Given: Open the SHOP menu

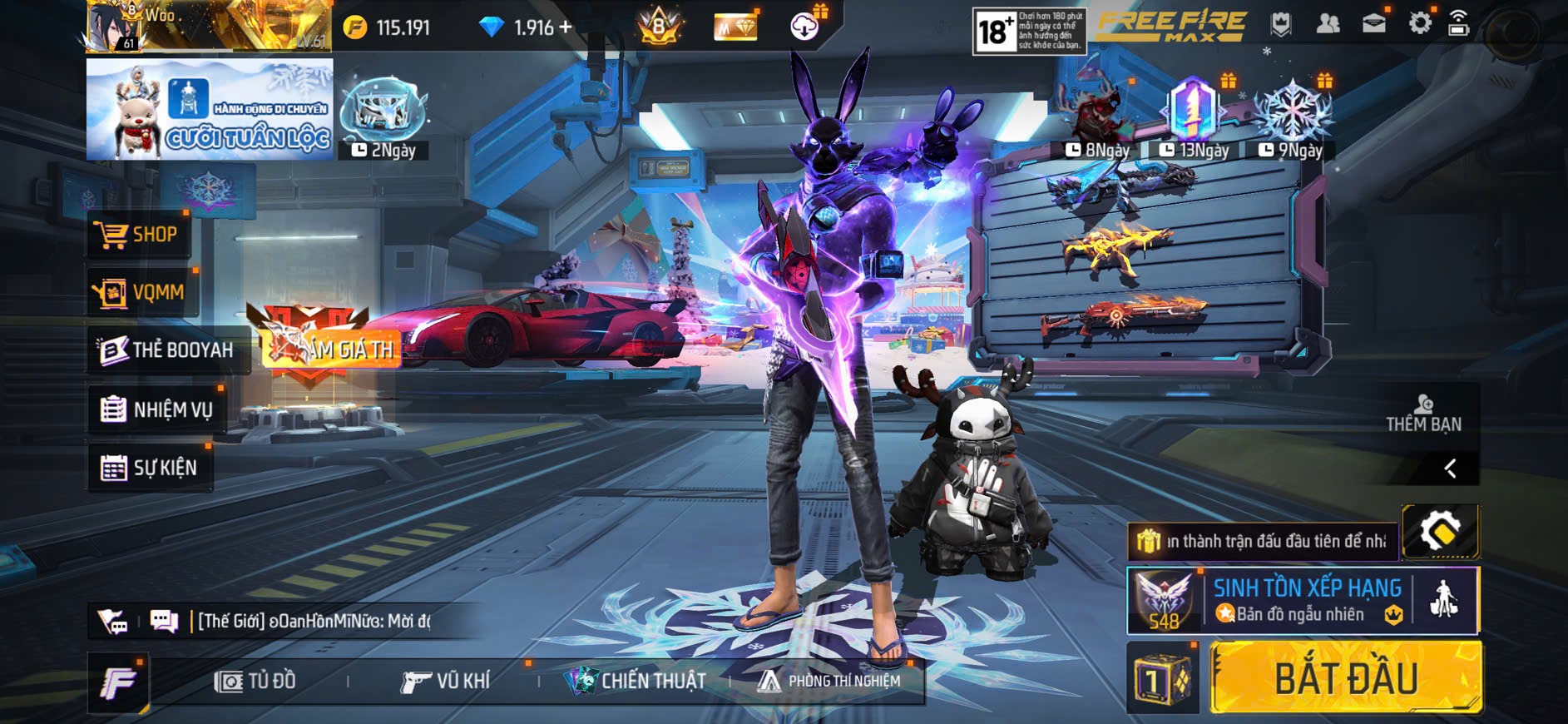Looking at the screenshot, I should 139,235.
